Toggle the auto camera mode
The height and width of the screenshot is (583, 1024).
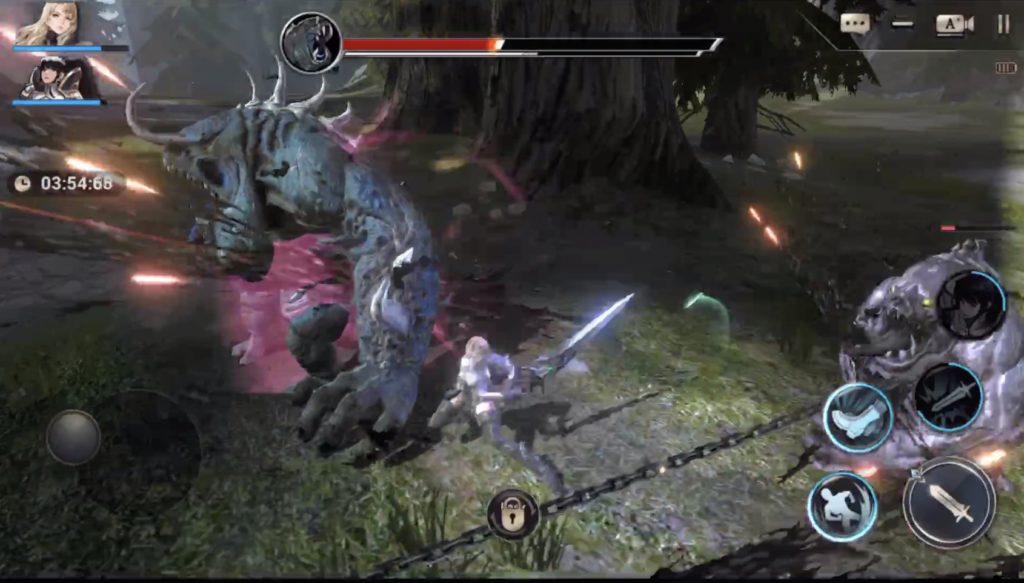coord(954,25)
